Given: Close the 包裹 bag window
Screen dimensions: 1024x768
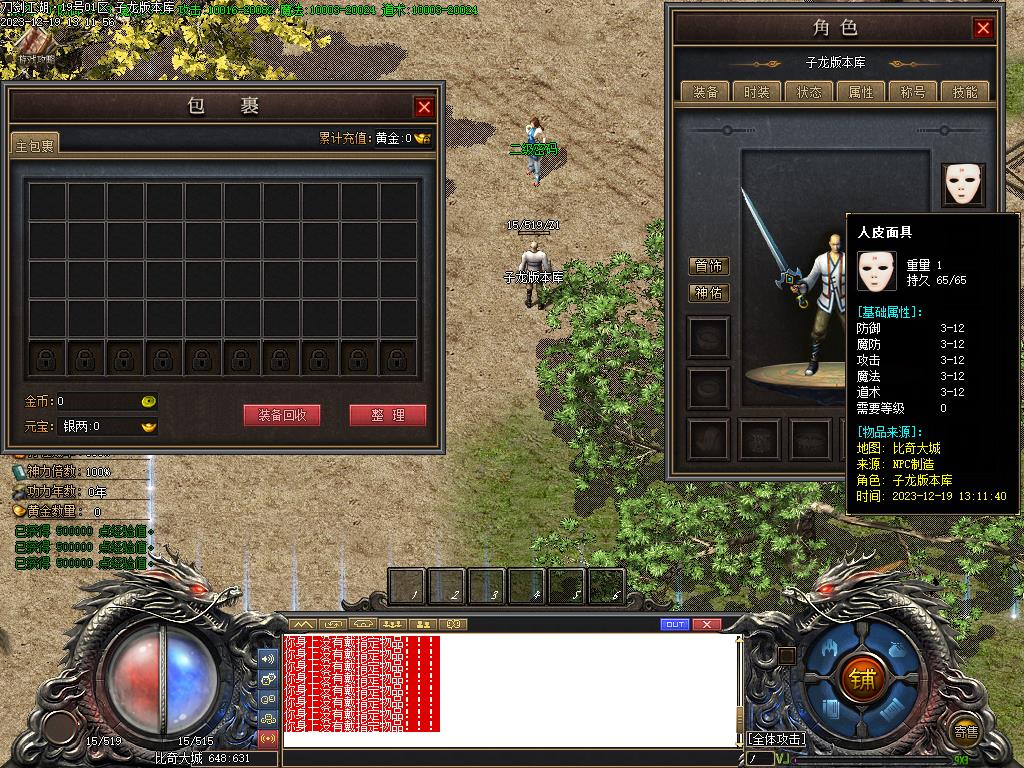Looking at the screenshot, I should 424,107.
